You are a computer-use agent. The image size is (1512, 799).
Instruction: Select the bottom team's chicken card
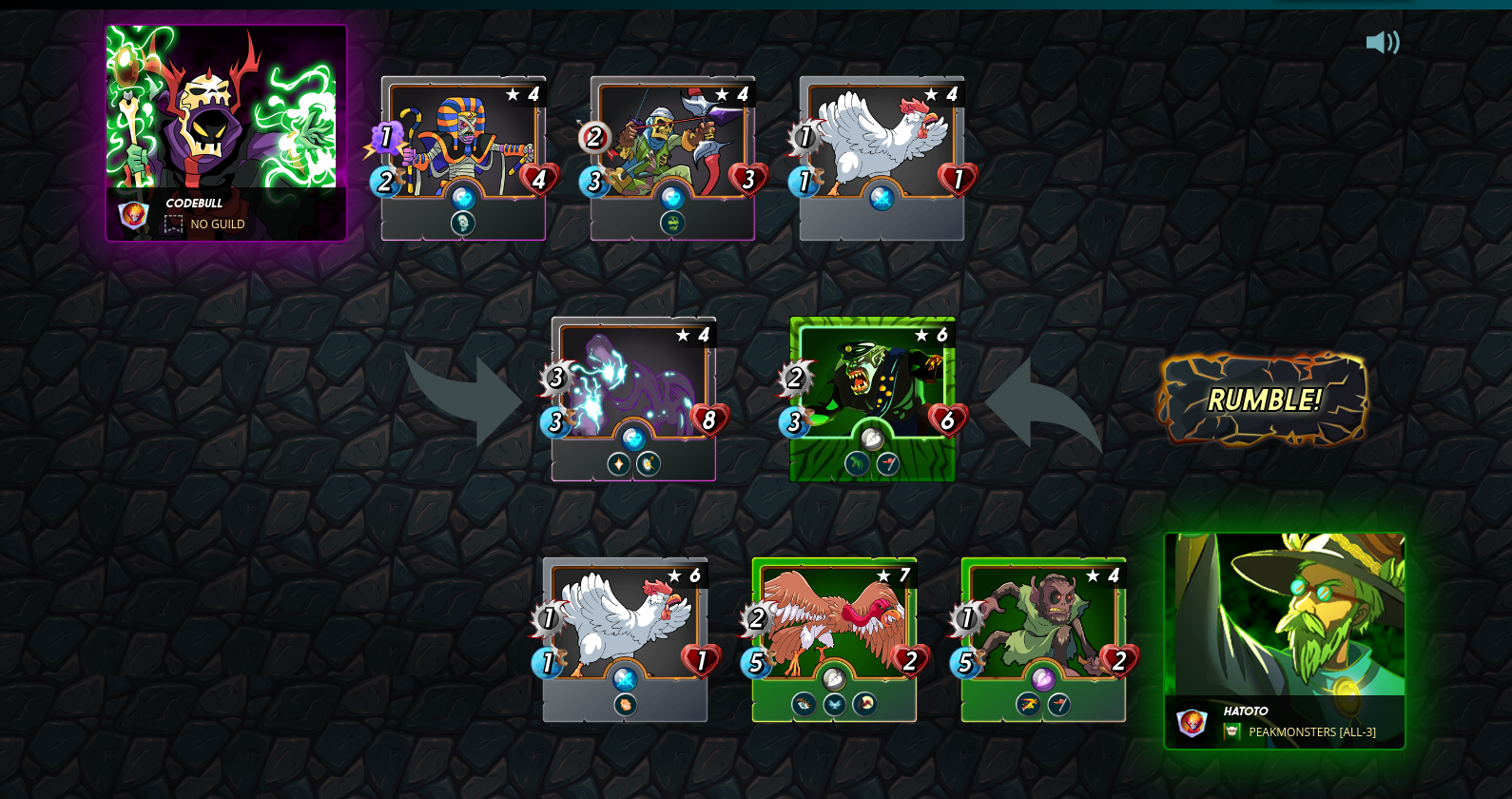coord(626,639)
